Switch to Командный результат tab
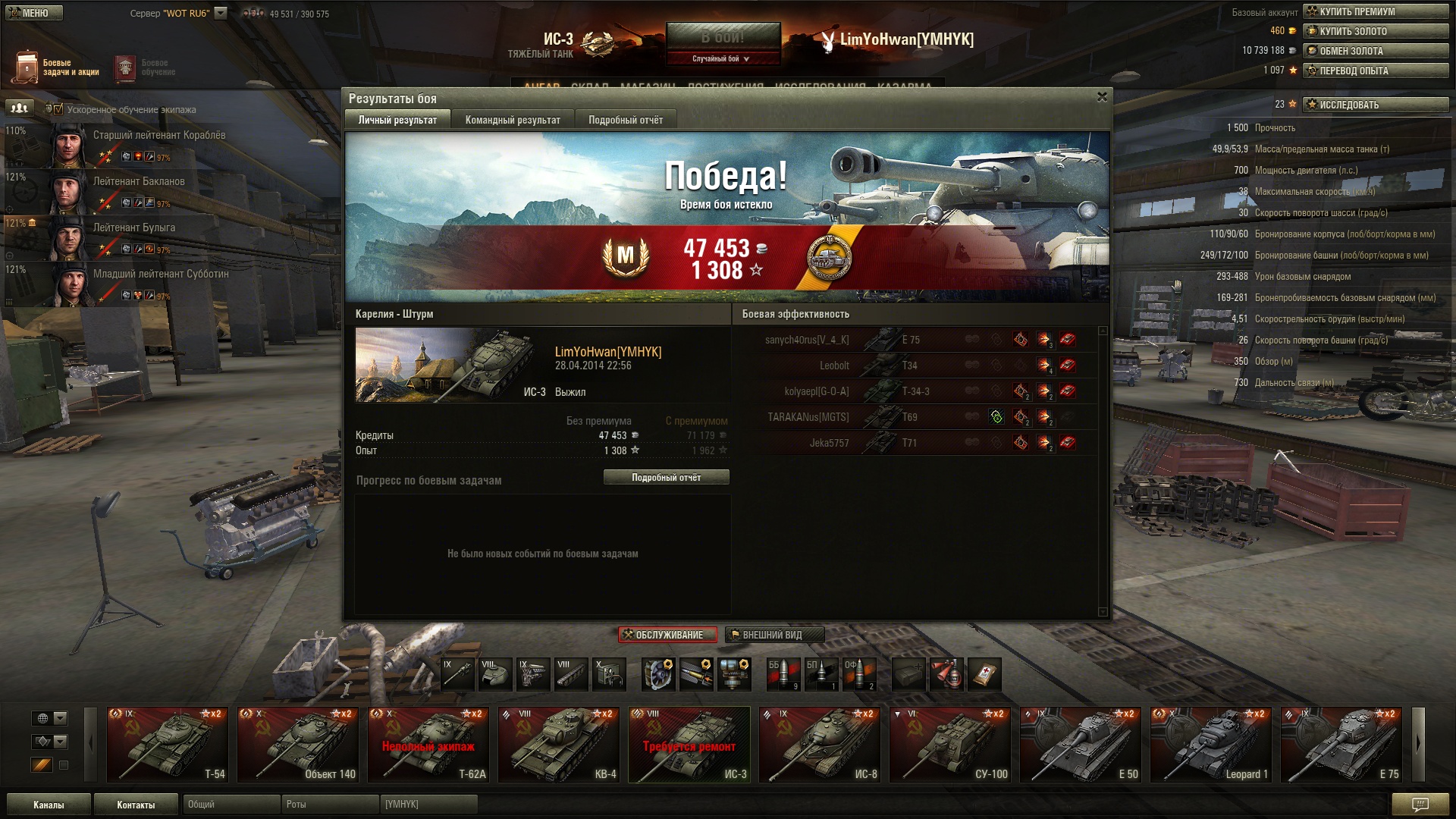Viewport: 1456px width, 819px height. (x=513, y=120)
